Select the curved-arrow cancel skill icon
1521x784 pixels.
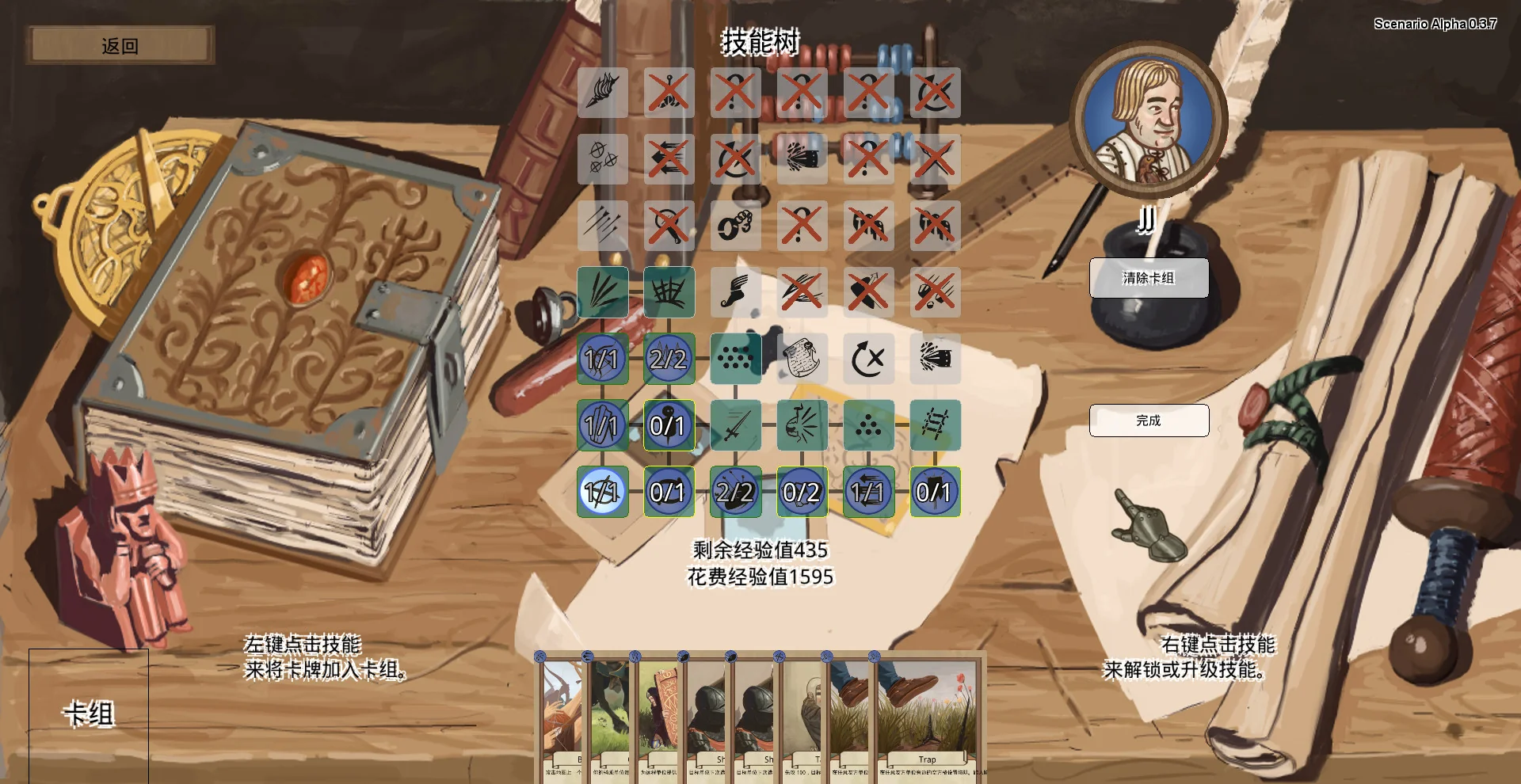[x=868, y=358]
